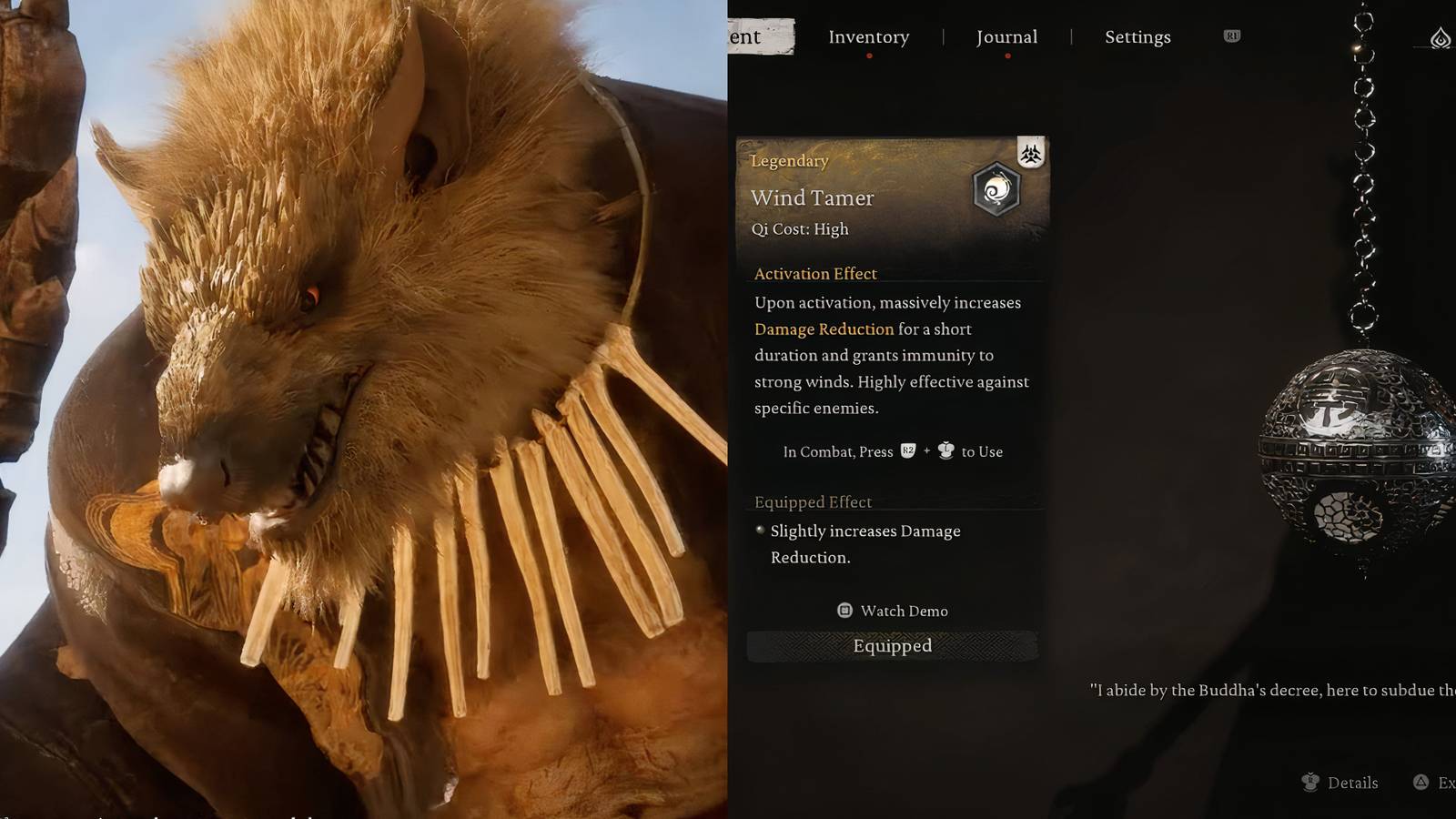Switch to the Settings tab
The height and width of the screenshot is (819, 1456).
click(x=1137, y=36)
